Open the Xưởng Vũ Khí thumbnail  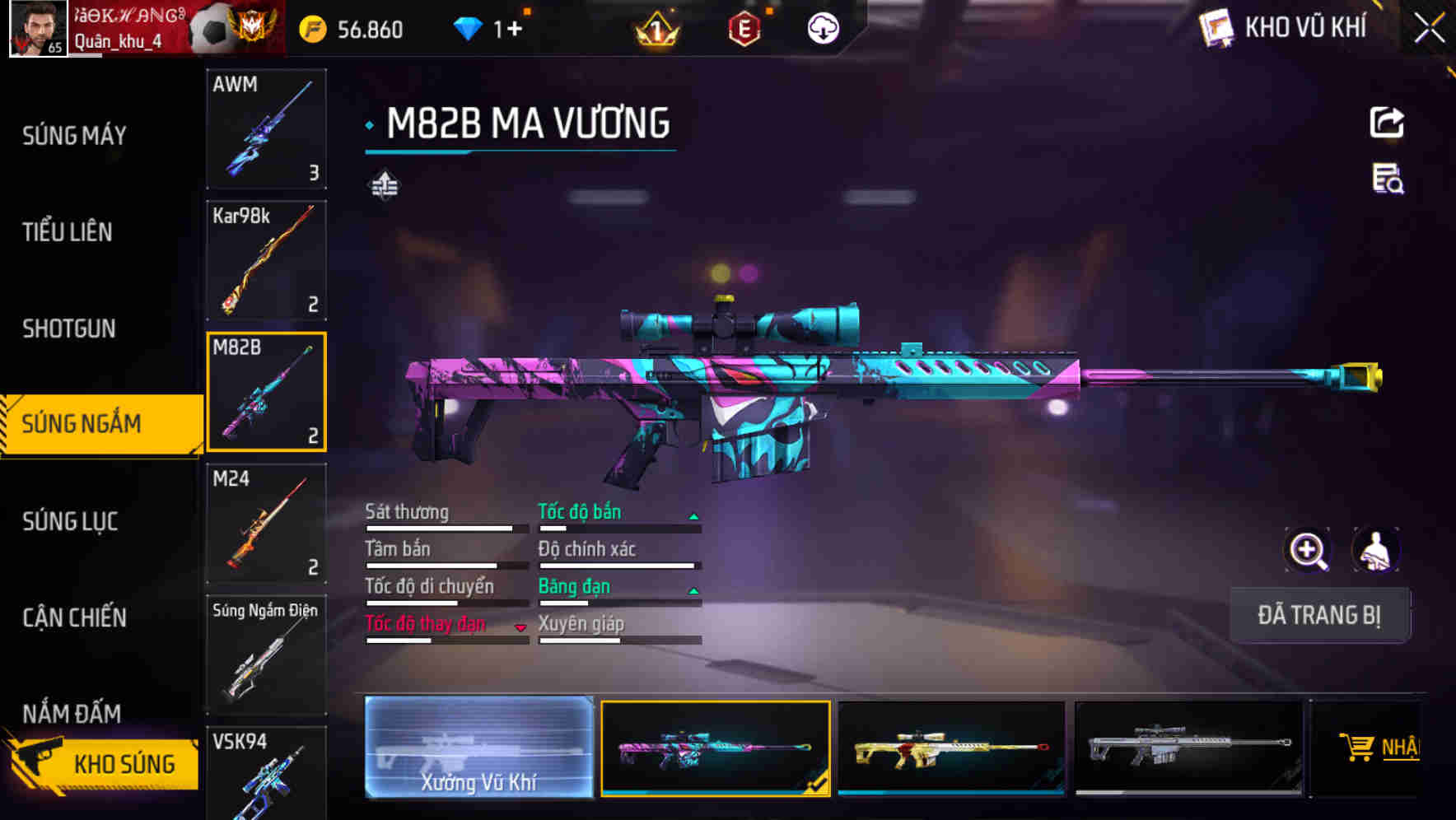pyautogui.click(x=480, y=749)
